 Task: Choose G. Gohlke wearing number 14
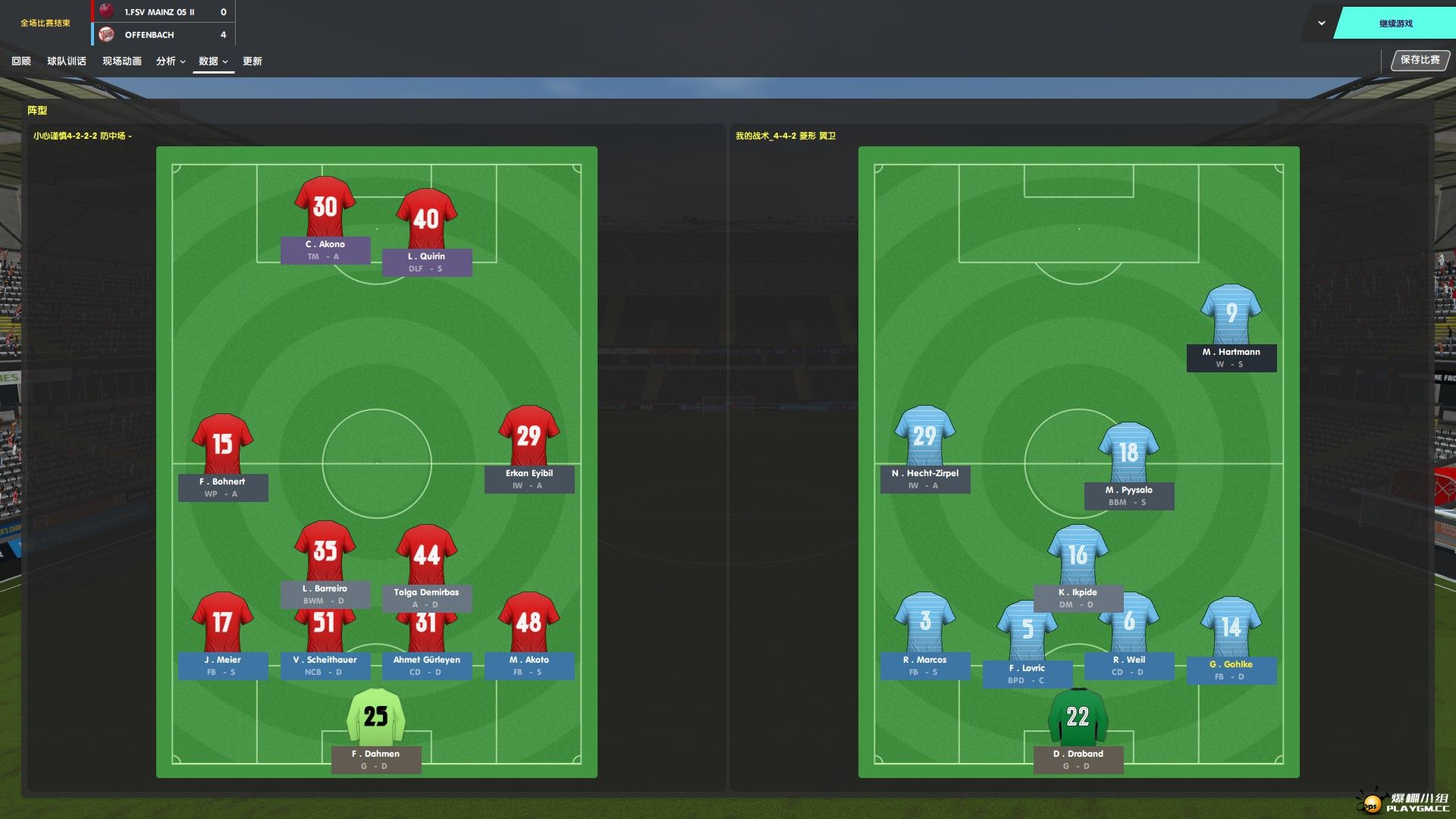[x=1231, y=626]
